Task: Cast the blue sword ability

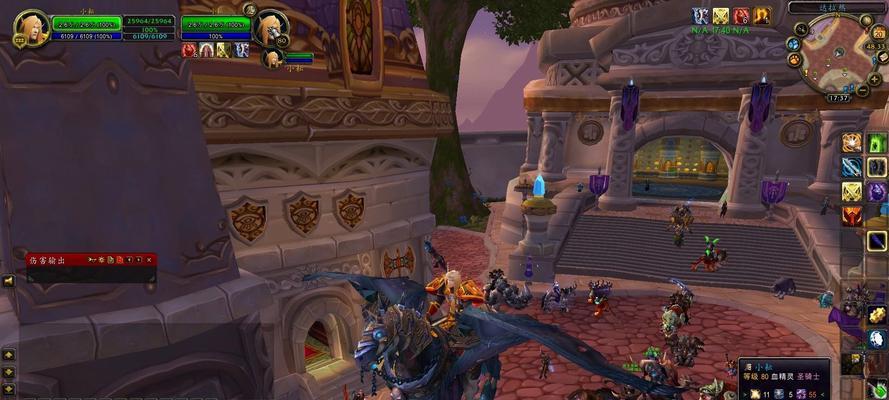Action: coord(851,167)
